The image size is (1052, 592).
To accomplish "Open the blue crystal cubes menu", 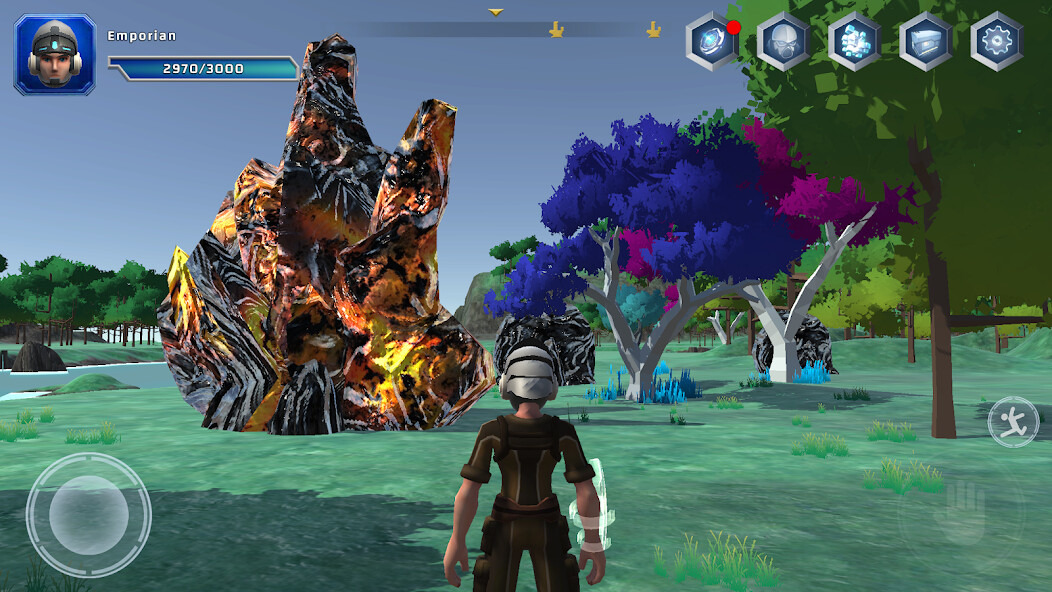I will pyautogui.click(x=854, y=42).
